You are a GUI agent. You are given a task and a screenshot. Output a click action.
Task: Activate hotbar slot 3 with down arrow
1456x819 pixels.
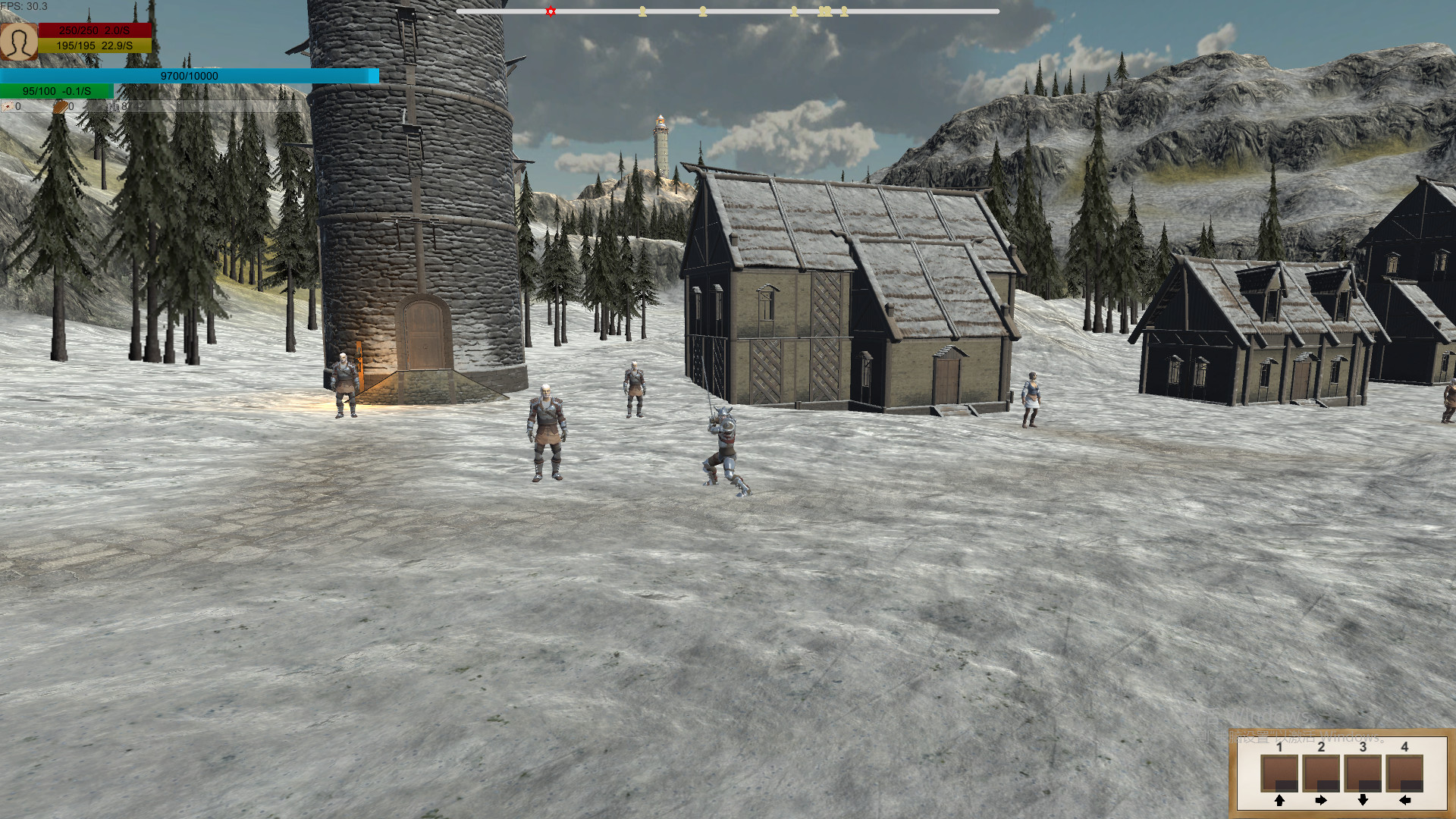point(1363,773)
